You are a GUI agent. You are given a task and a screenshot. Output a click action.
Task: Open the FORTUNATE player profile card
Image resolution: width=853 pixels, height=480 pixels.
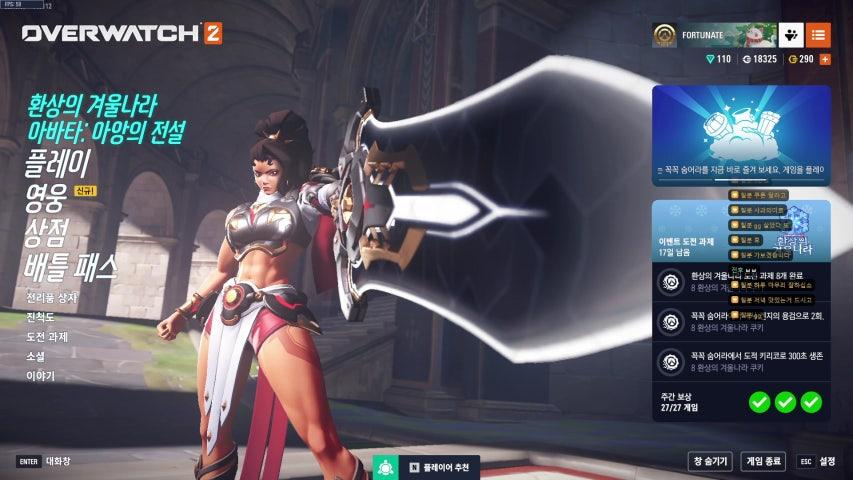712,35
